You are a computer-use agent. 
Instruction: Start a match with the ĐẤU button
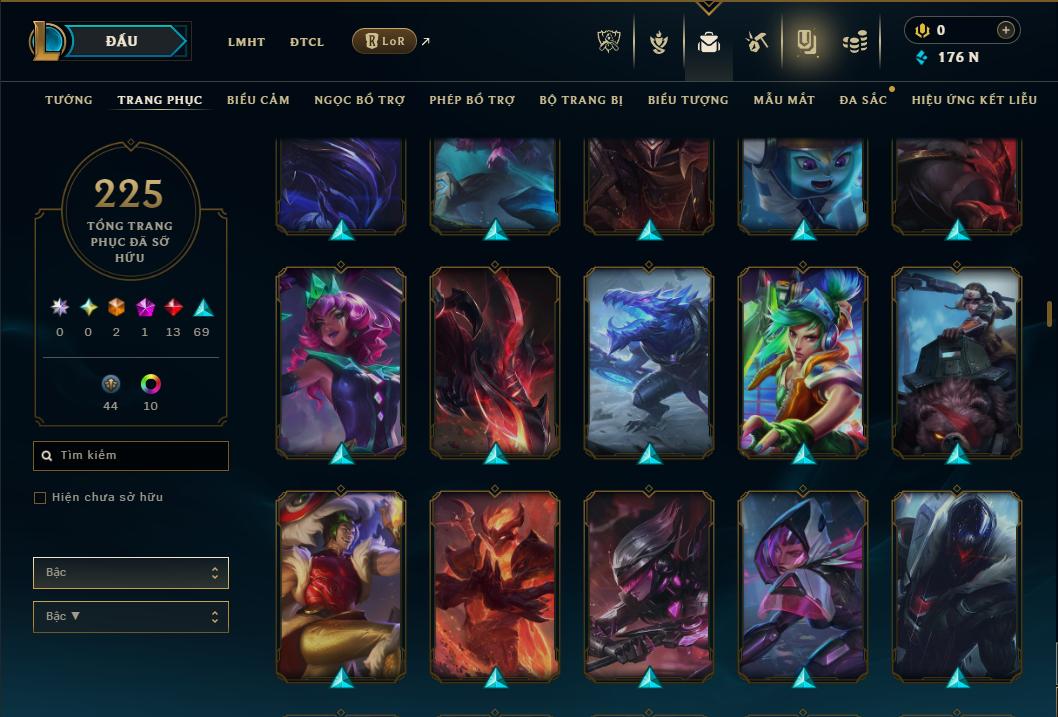pyautogui.click(x=122, y=41)
